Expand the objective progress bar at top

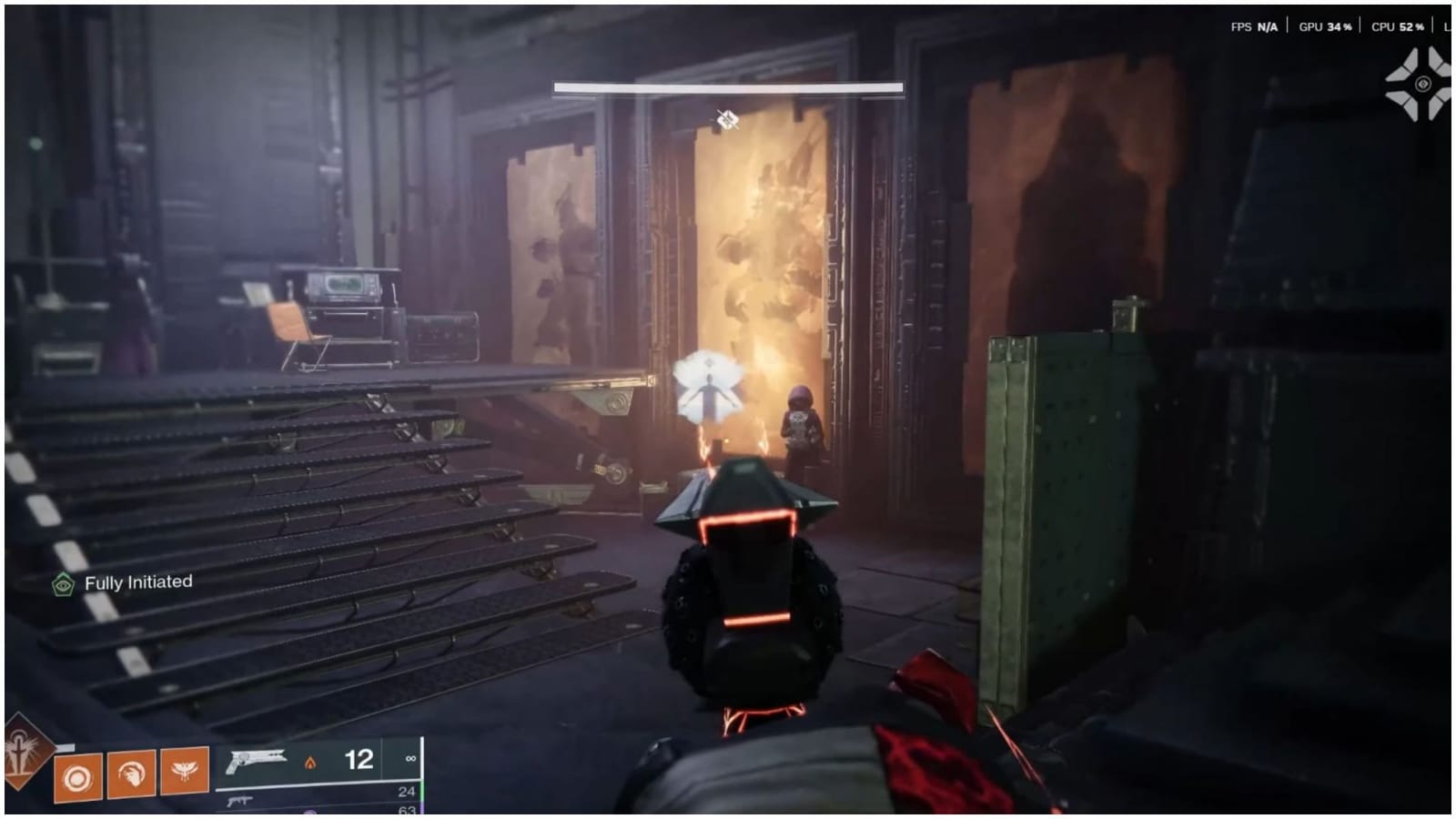(726, 86)
